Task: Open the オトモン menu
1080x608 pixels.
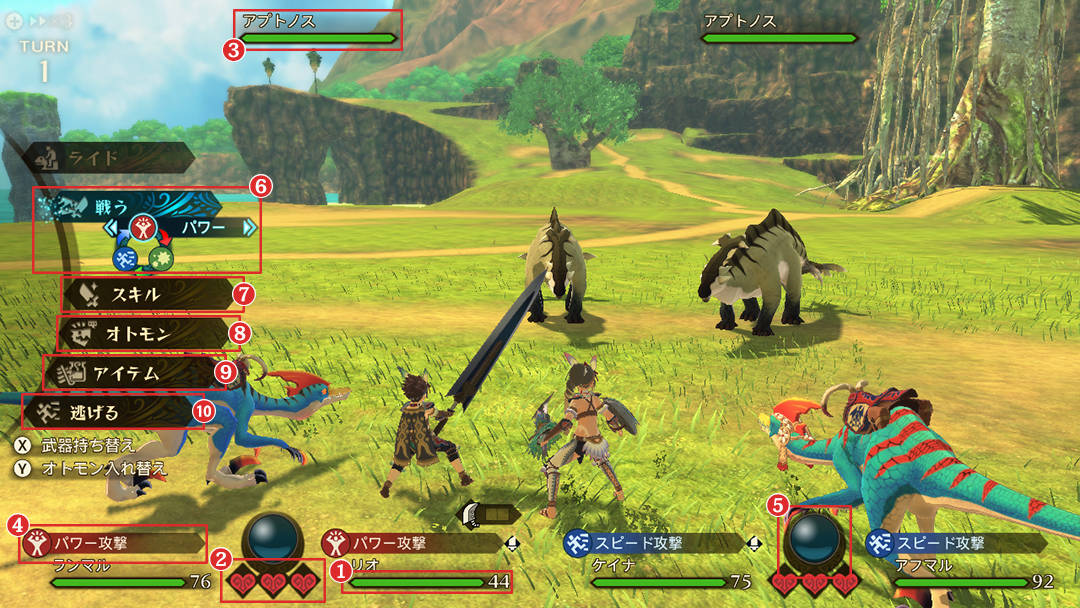Action: tap(140, 334)
